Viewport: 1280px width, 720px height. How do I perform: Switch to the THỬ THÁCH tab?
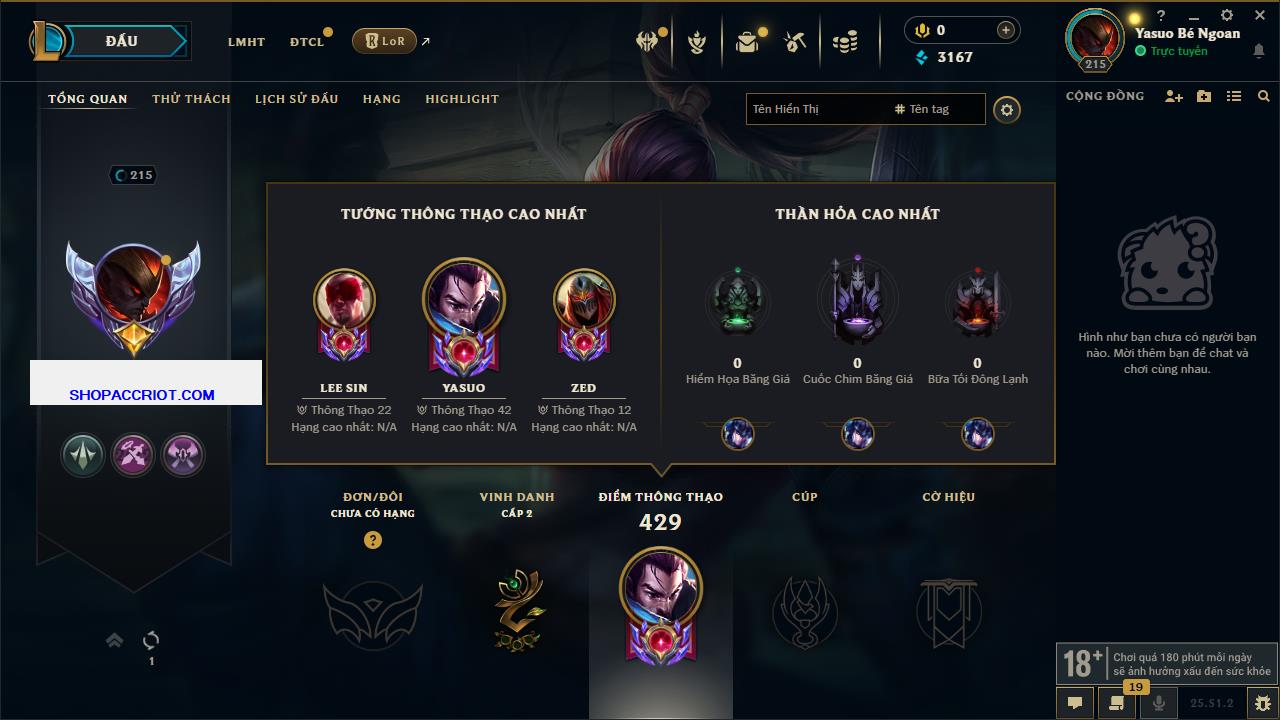(x=191, y=99)
